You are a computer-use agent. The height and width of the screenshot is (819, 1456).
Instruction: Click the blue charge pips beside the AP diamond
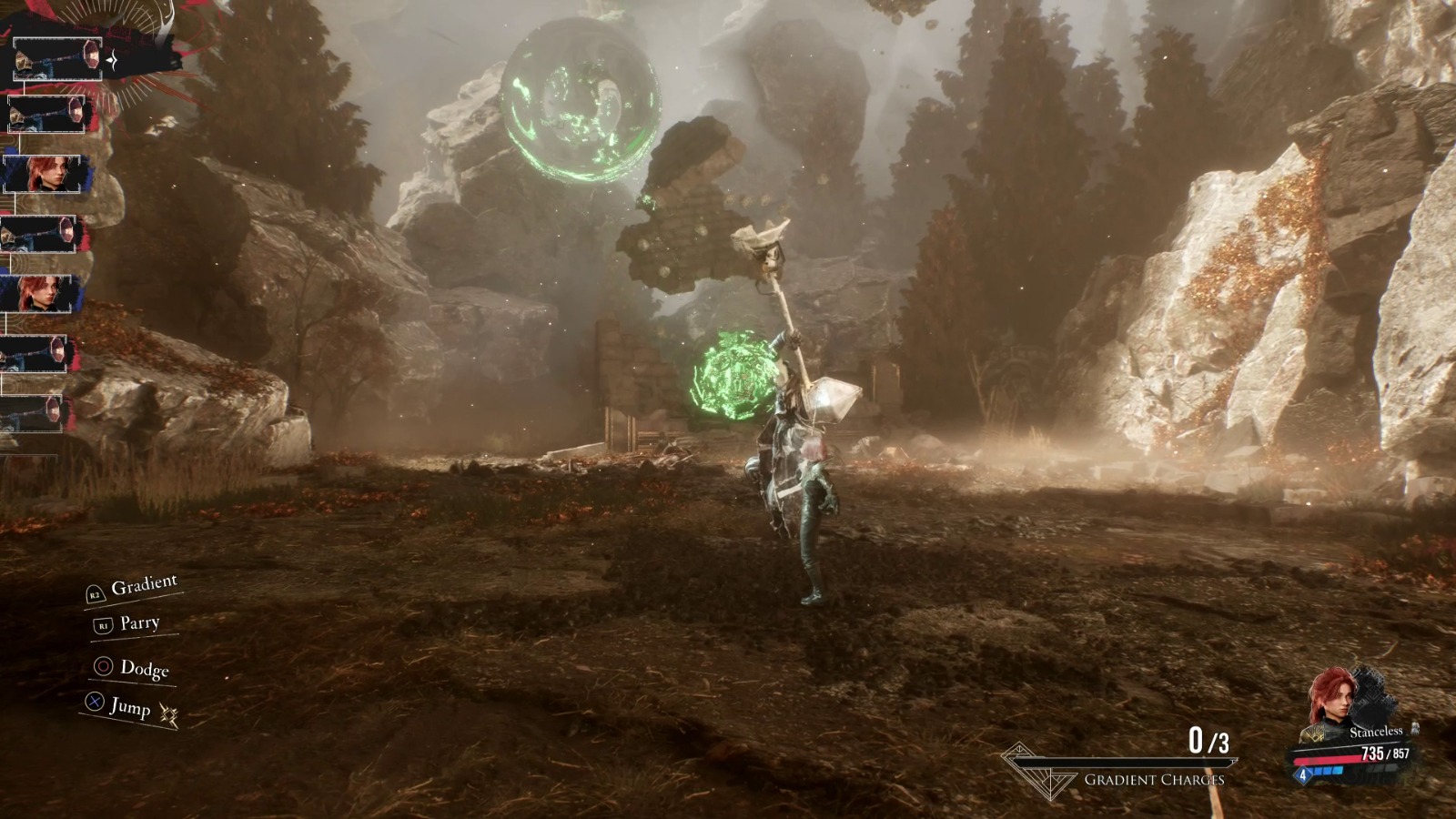[x=1328, y=770]
